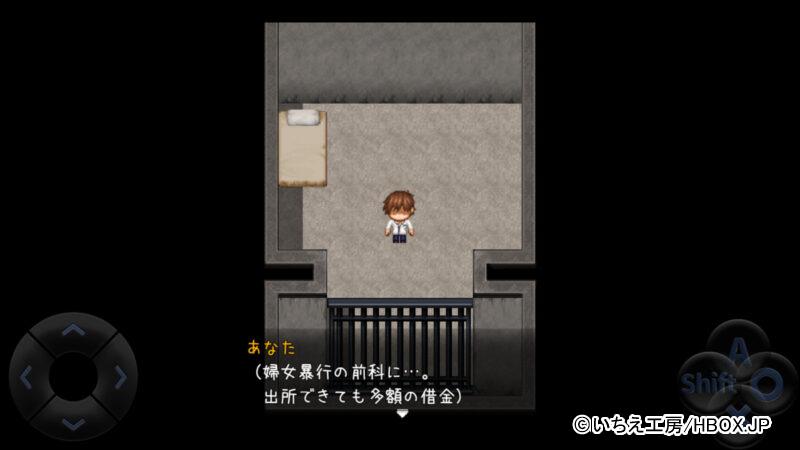The image size is (800, 450).
Task: Tap the down arrow on the virtual d-pad
Action: tap(73, 424)
